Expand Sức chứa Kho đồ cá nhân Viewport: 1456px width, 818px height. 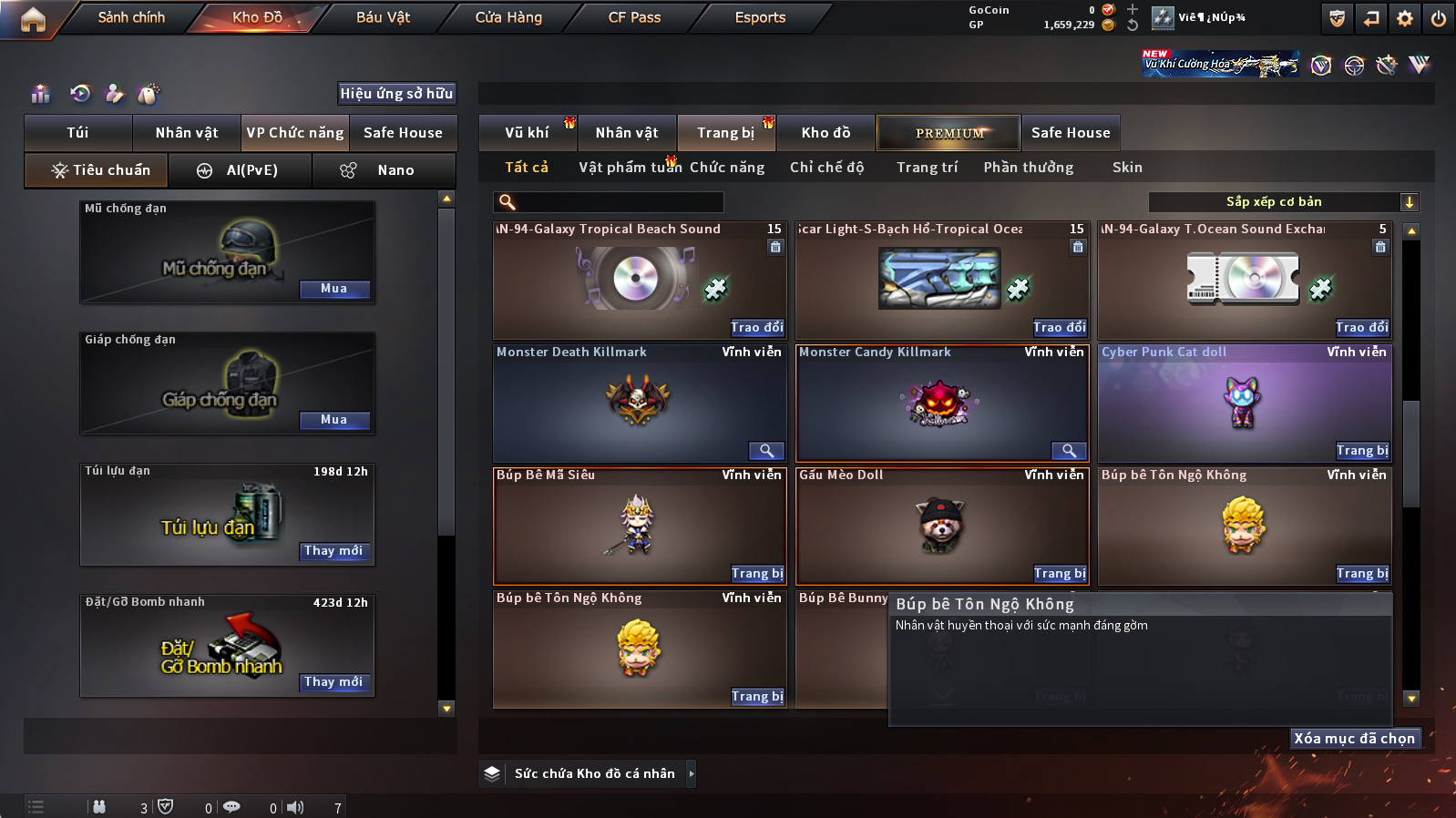click(692, 773)
